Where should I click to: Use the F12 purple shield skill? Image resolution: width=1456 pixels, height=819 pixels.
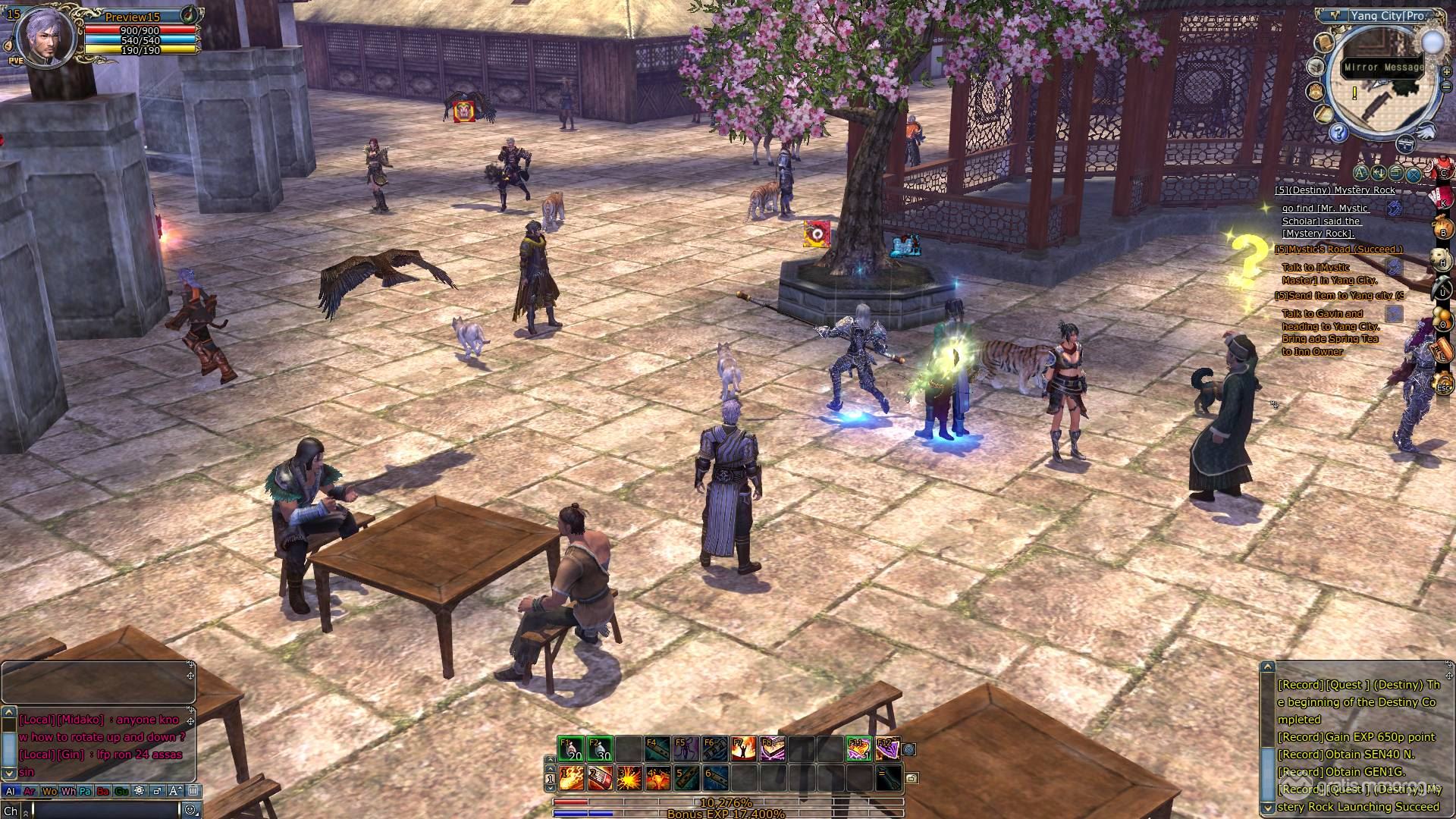point(887,749)
